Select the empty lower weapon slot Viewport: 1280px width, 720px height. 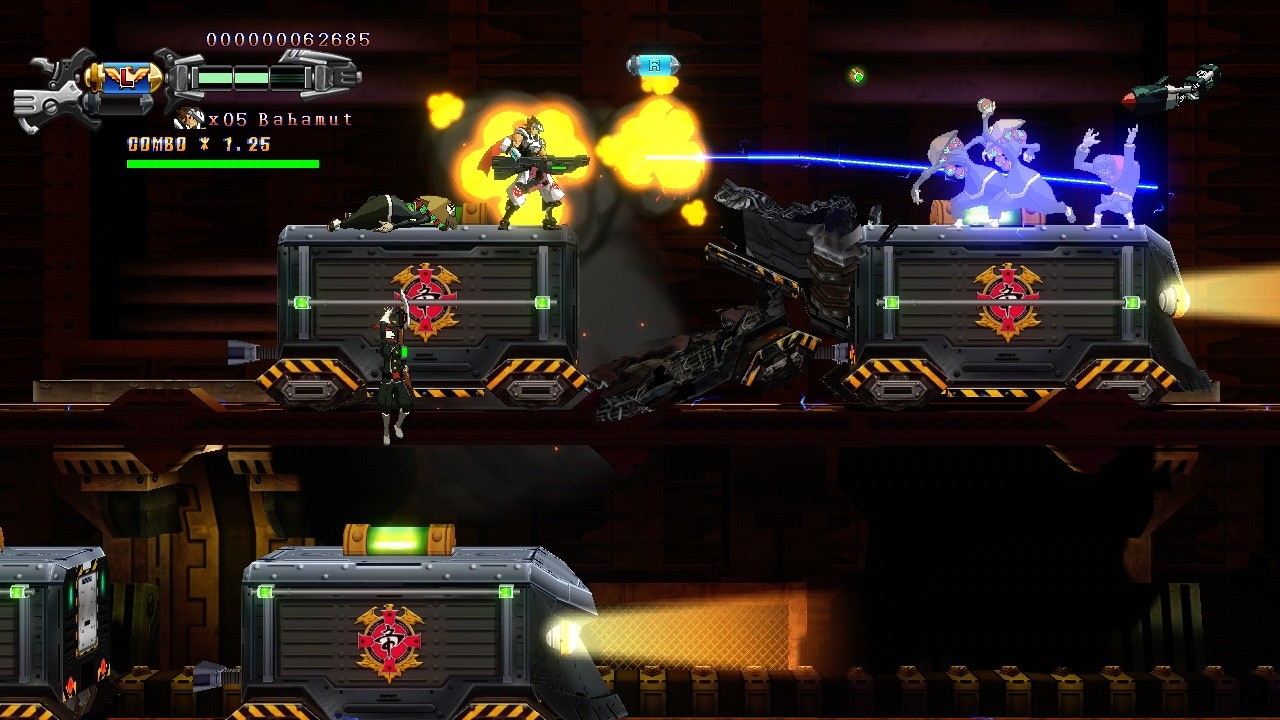(x=124, y=103)
